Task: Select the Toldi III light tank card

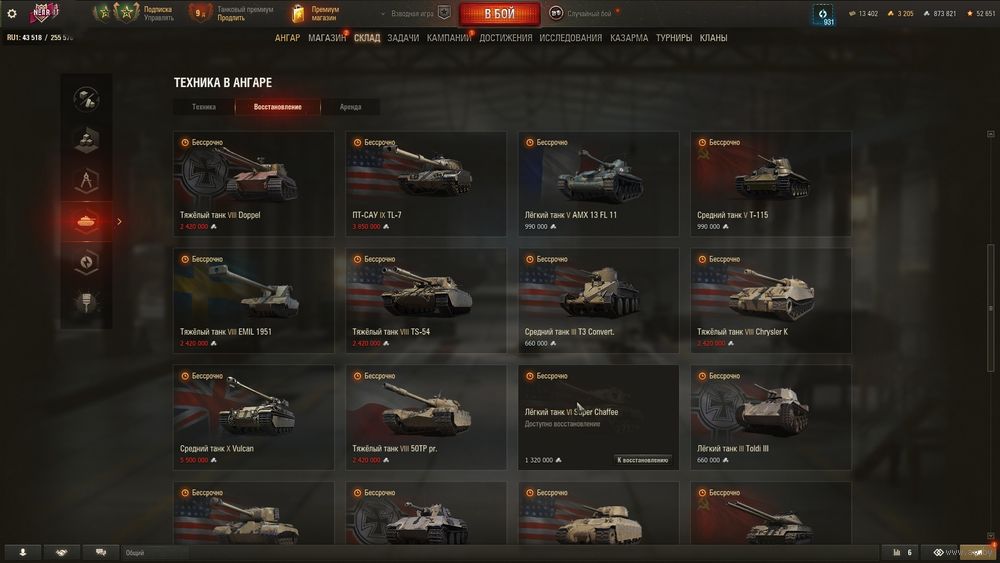Action: (771, 417)
